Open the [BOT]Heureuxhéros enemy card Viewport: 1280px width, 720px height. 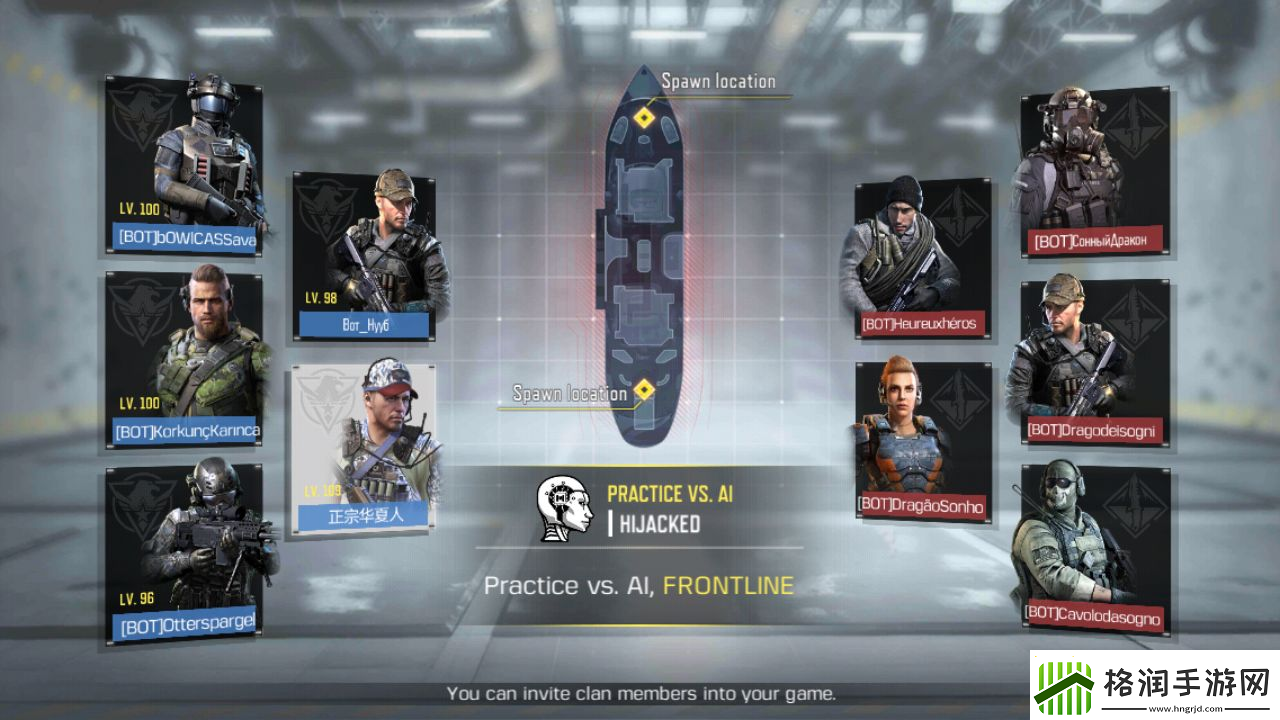click(923, 260)
